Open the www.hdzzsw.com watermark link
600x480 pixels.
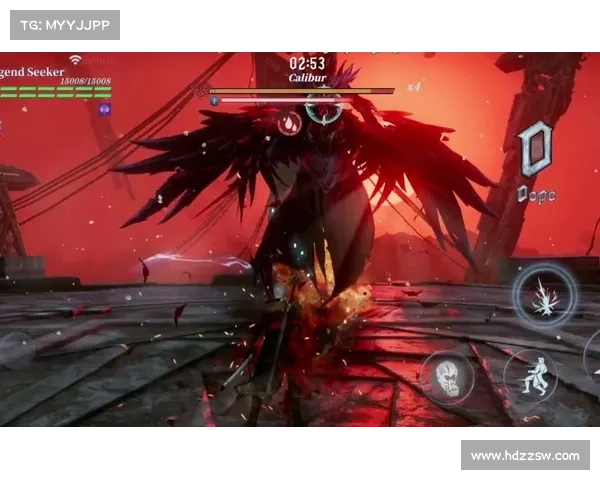pyautogui.click(x=524, y=456)
